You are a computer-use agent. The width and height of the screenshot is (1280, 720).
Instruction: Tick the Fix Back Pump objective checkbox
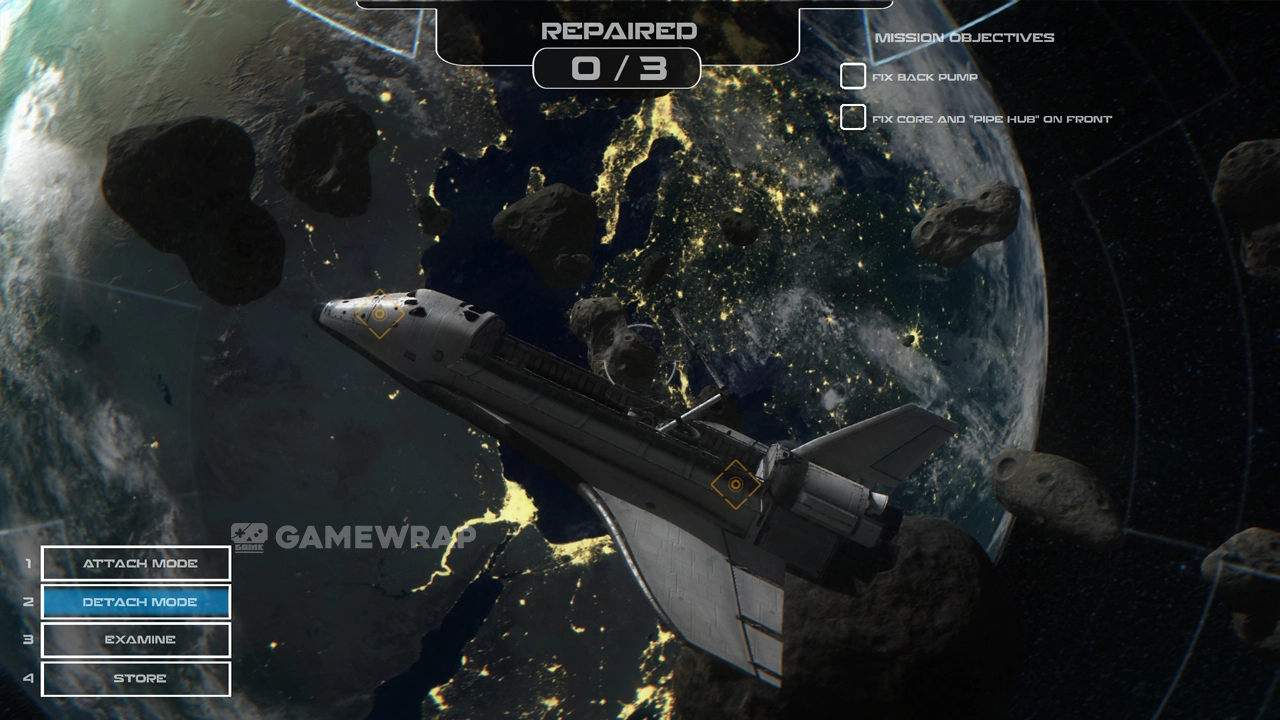(x=853, y=76)
